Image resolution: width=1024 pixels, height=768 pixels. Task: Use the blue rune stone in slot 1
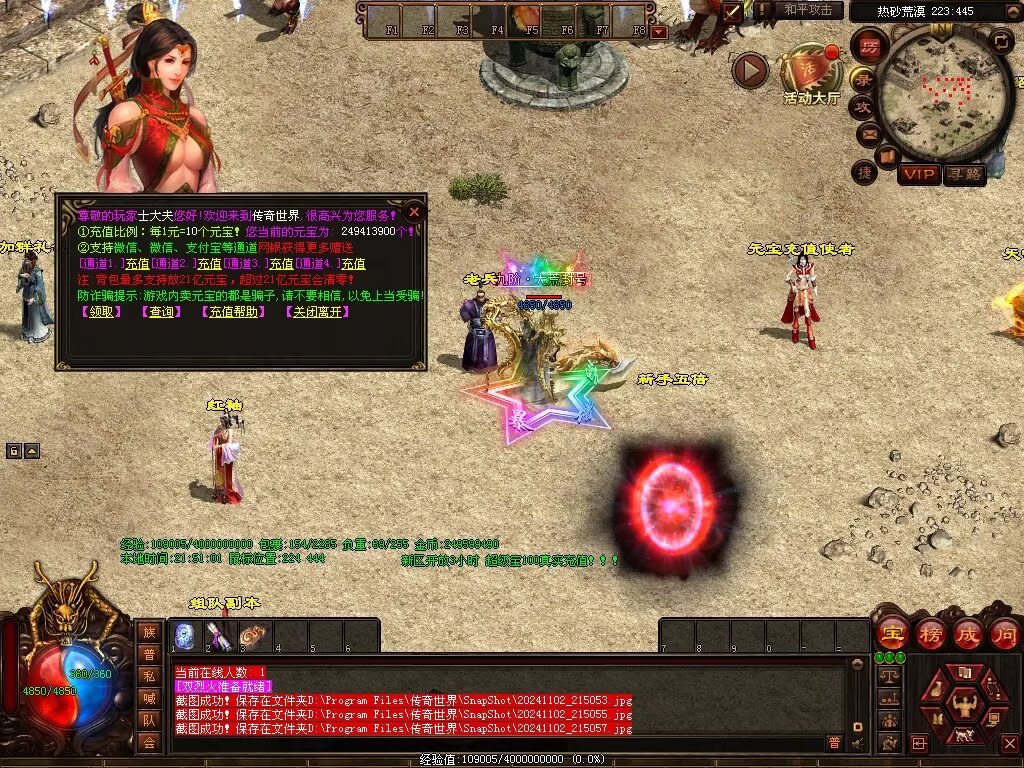184,636
